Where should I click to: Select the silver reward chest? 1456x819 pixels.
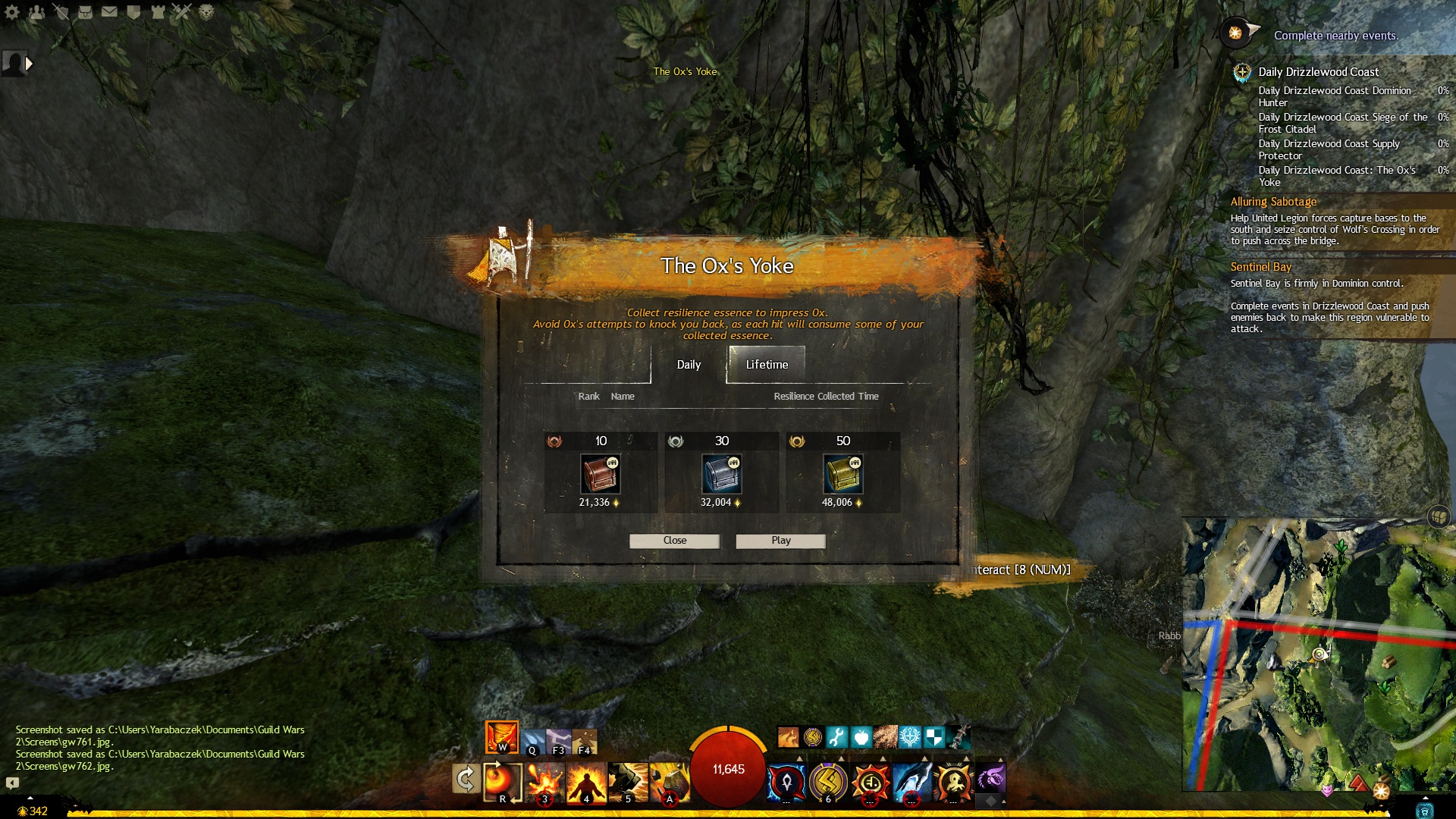click(722, 474)
